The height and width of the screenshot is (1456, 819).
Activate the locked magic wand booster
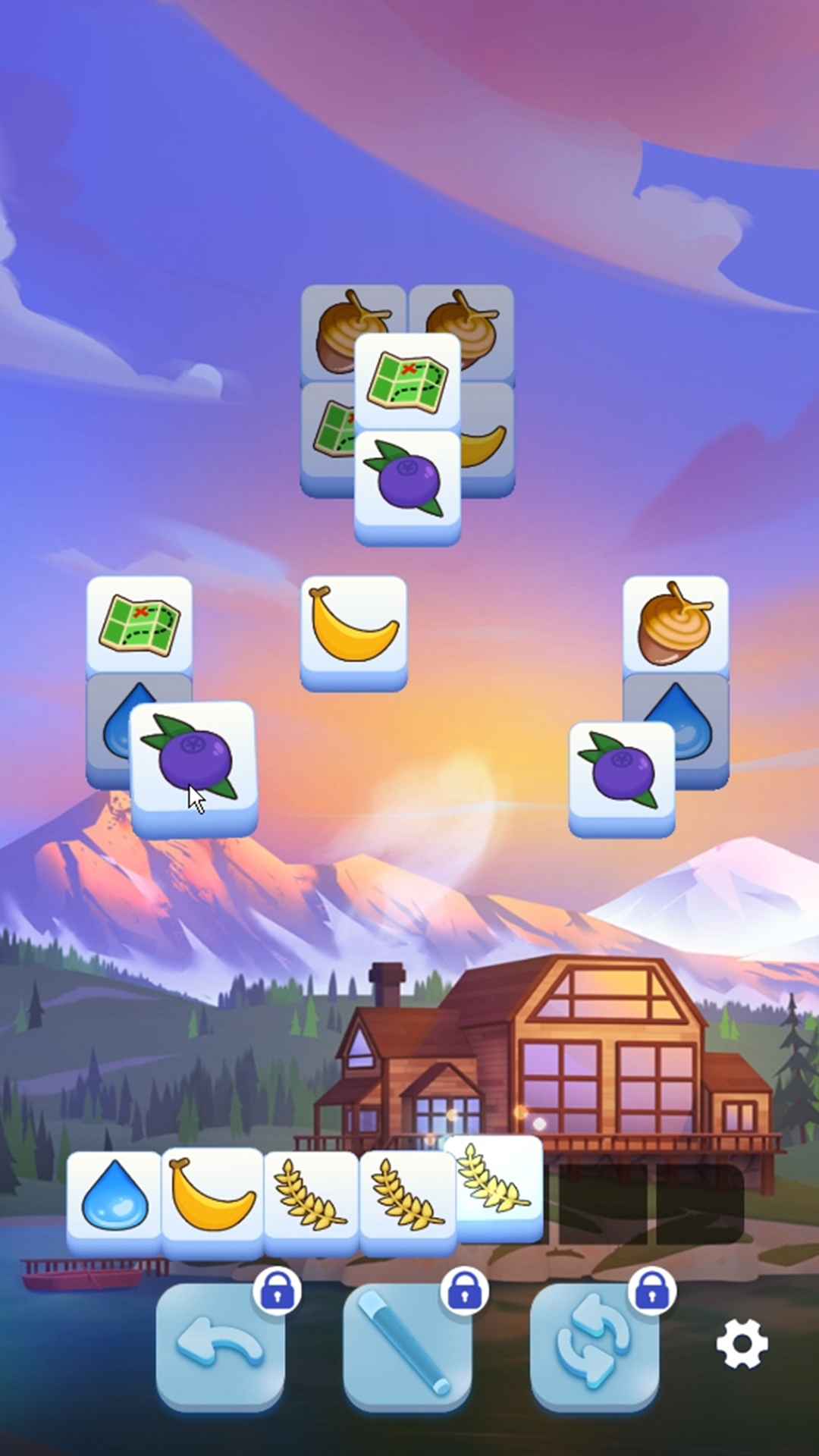(407, 1346)
